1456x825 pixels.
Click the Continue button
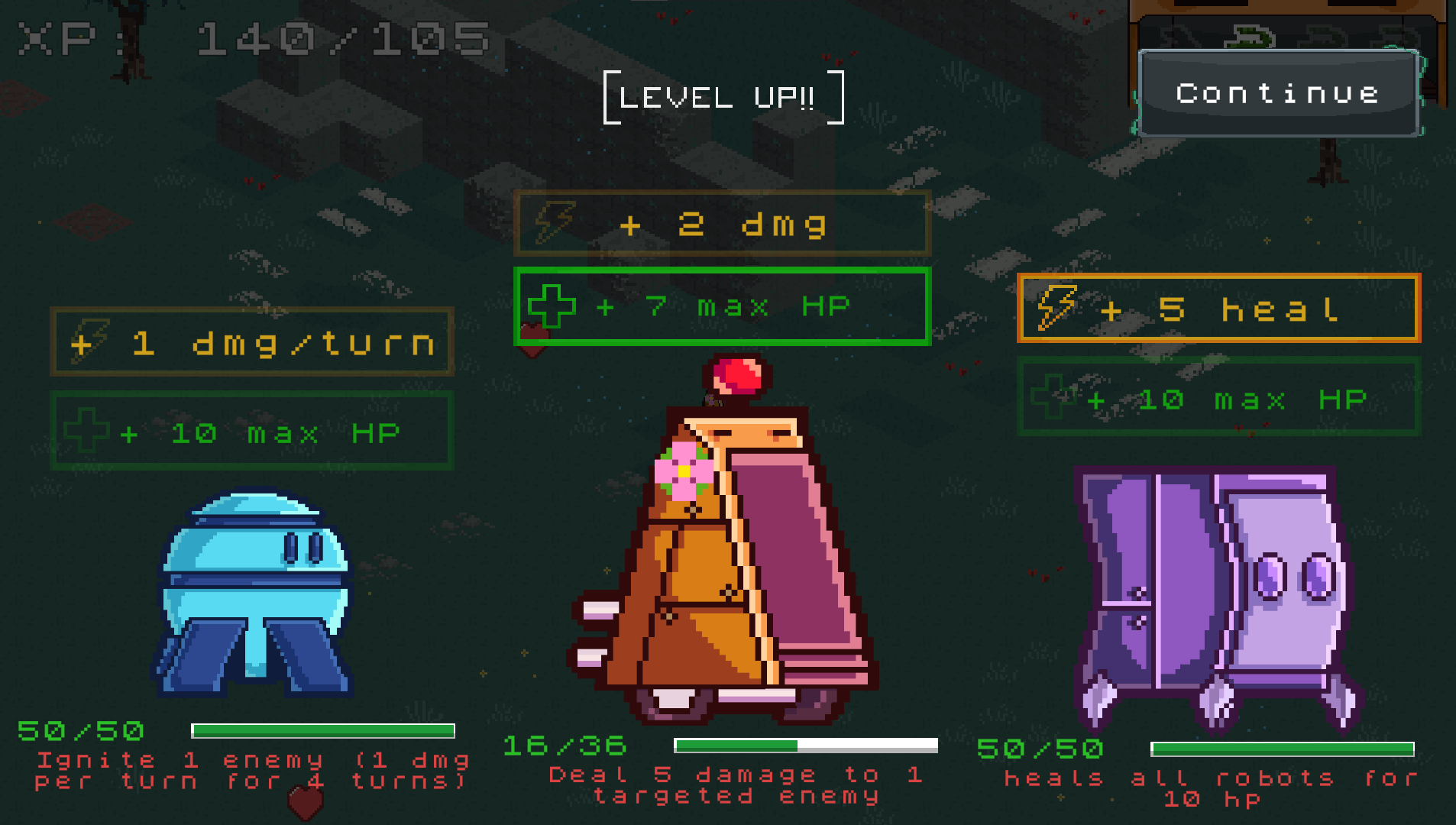1278,94
